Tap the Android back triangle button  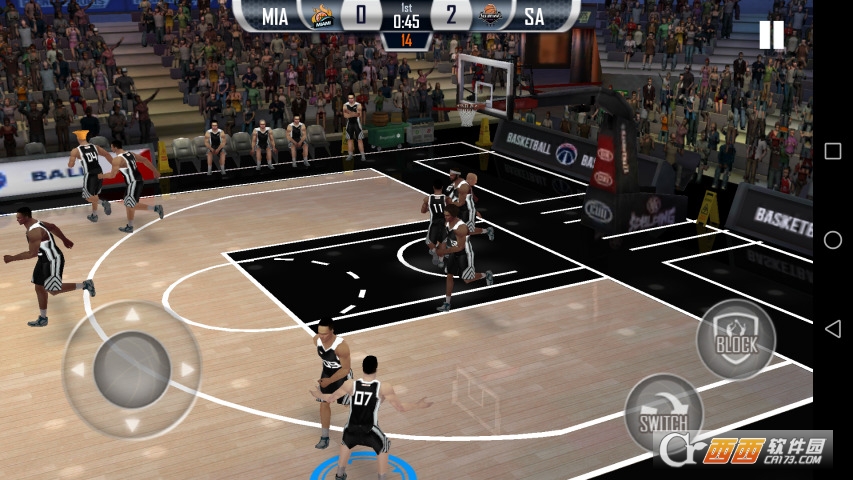[832, 329]
